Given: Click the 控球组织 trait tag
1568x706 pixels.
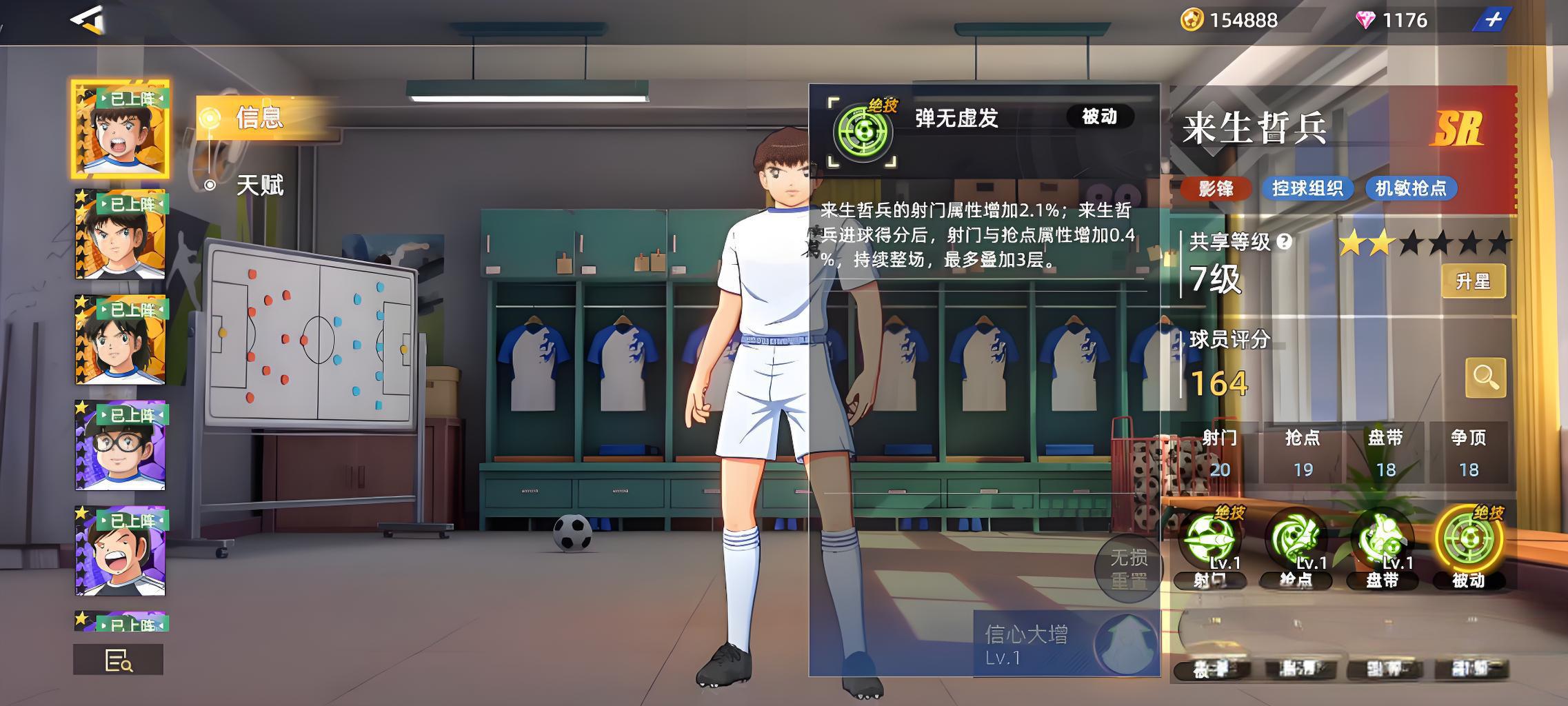Looking at the screenshot, I should 1307,188.
